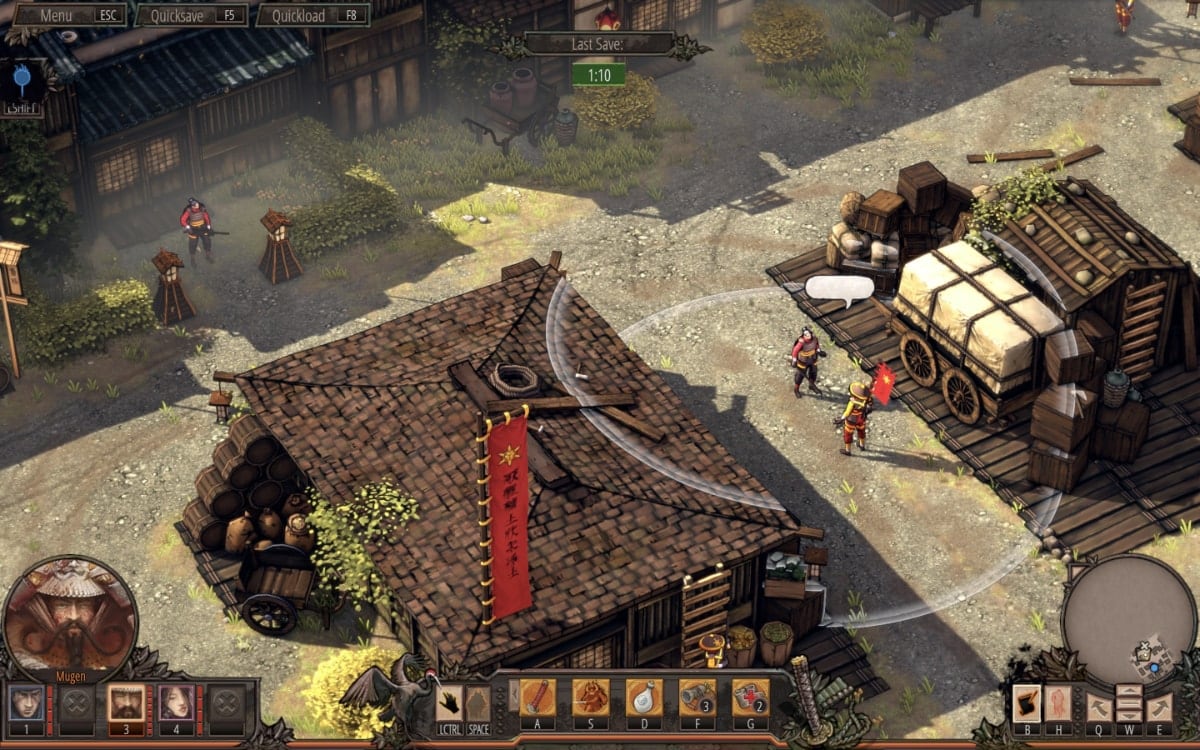Toggle the red body silhouette icon

tap(1058, 702)
